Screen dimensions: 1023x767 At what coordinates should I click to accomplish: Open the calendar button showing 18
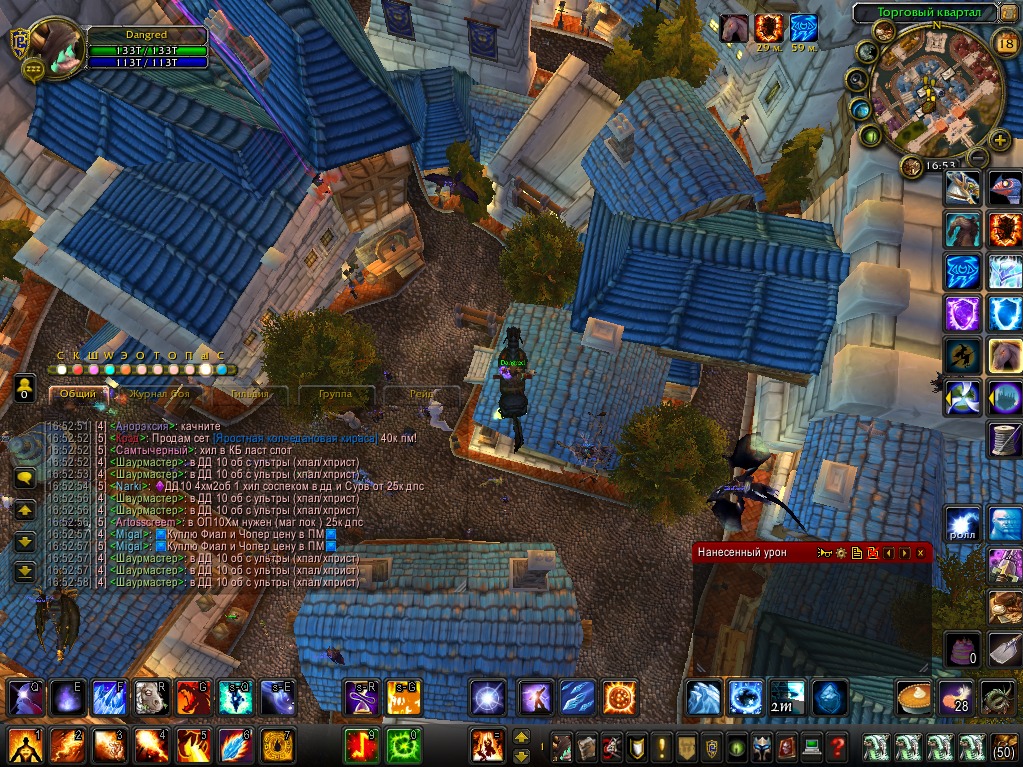(x=1006, y=41)
